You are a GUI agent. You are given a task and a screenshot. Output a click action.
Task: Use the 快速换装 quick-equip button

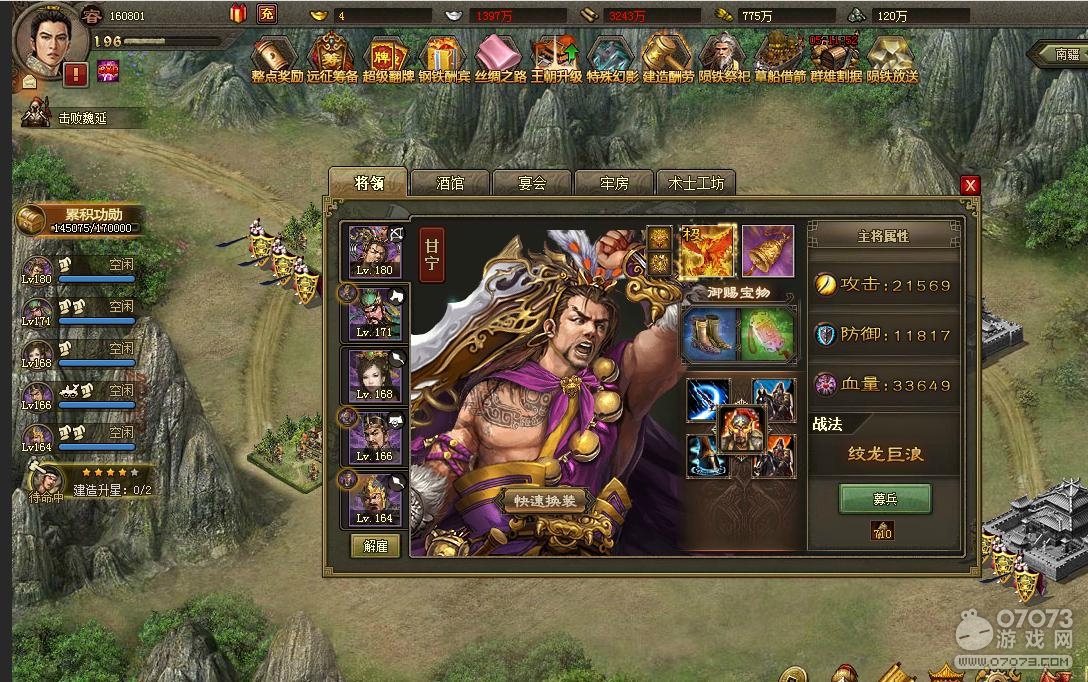(x=544, y=502)
